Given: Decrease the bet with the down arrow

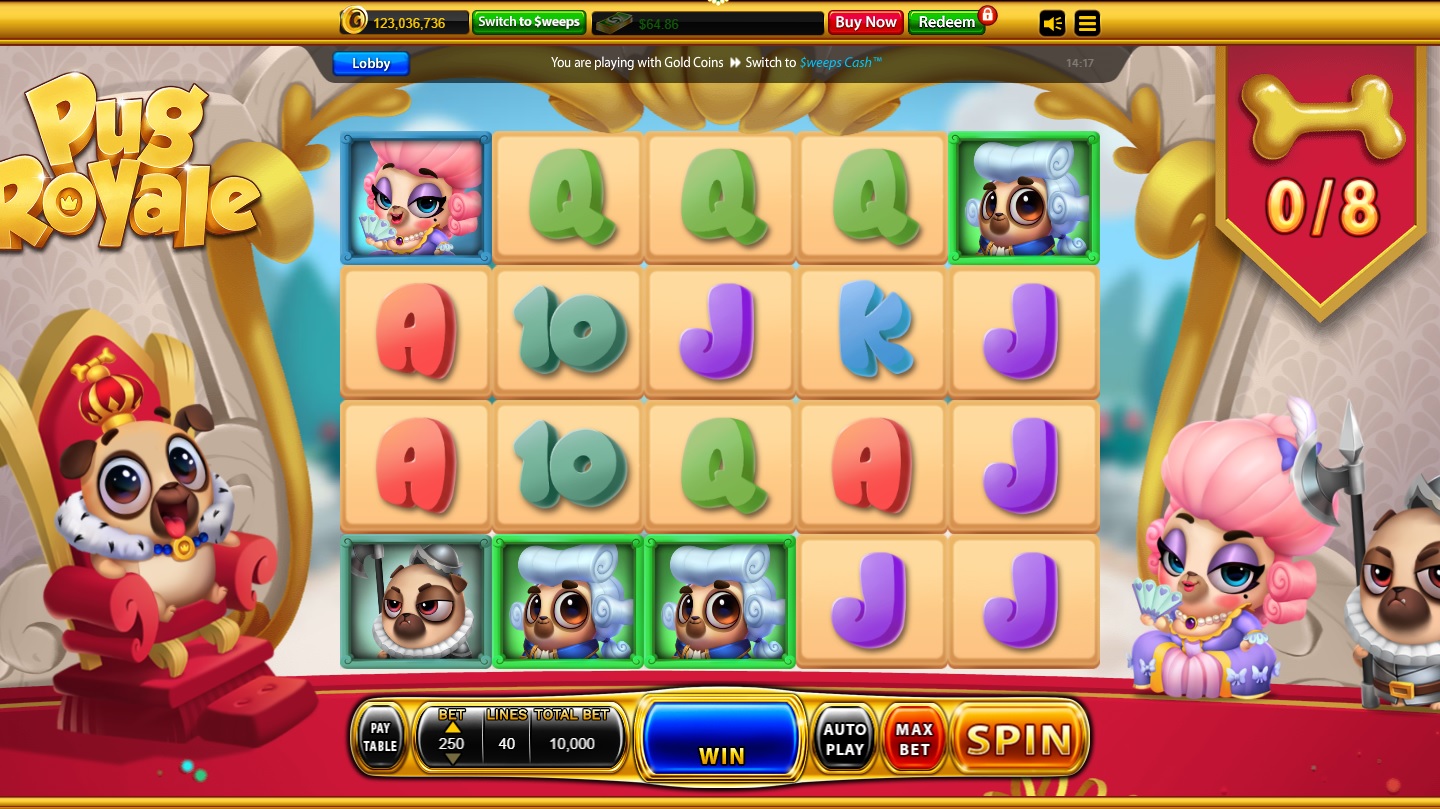Looking at the screenshot, I should (452, 759).
